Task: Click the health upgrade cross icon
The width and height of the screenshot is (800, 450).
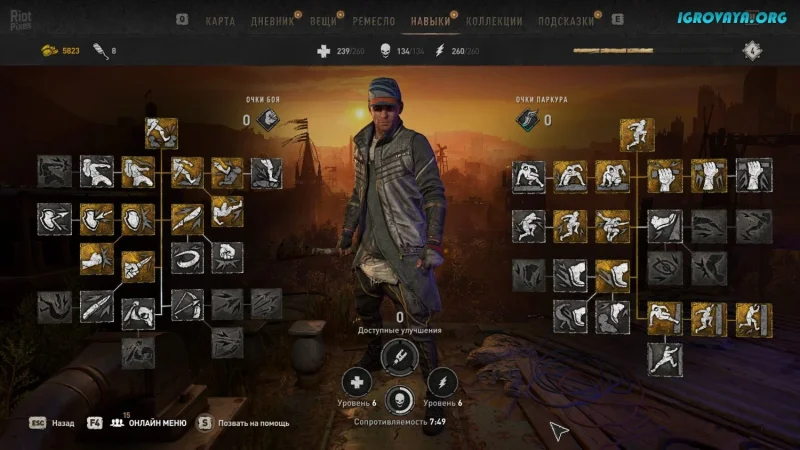Action: pos(357,381)
